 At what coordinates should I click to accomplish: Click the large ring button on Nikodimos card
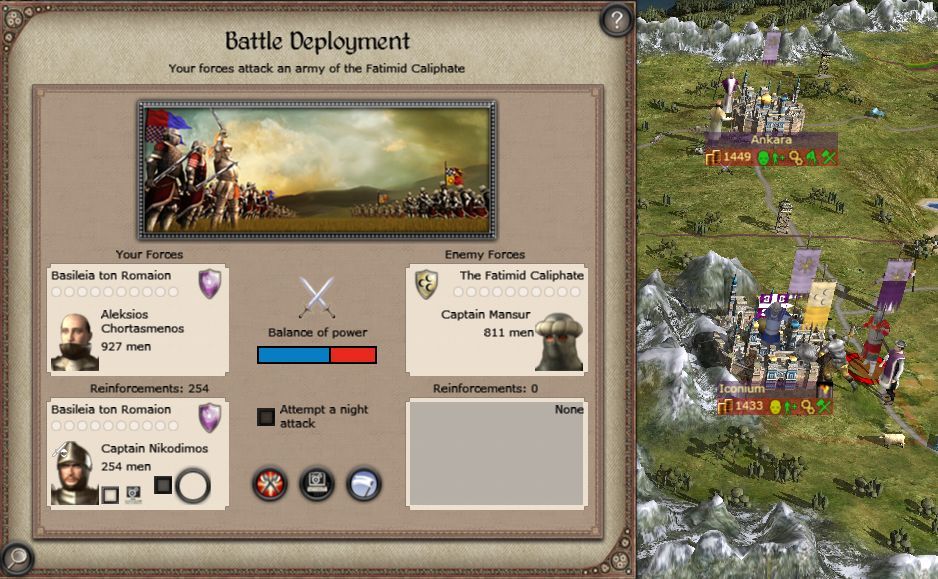tap(193, 487)
